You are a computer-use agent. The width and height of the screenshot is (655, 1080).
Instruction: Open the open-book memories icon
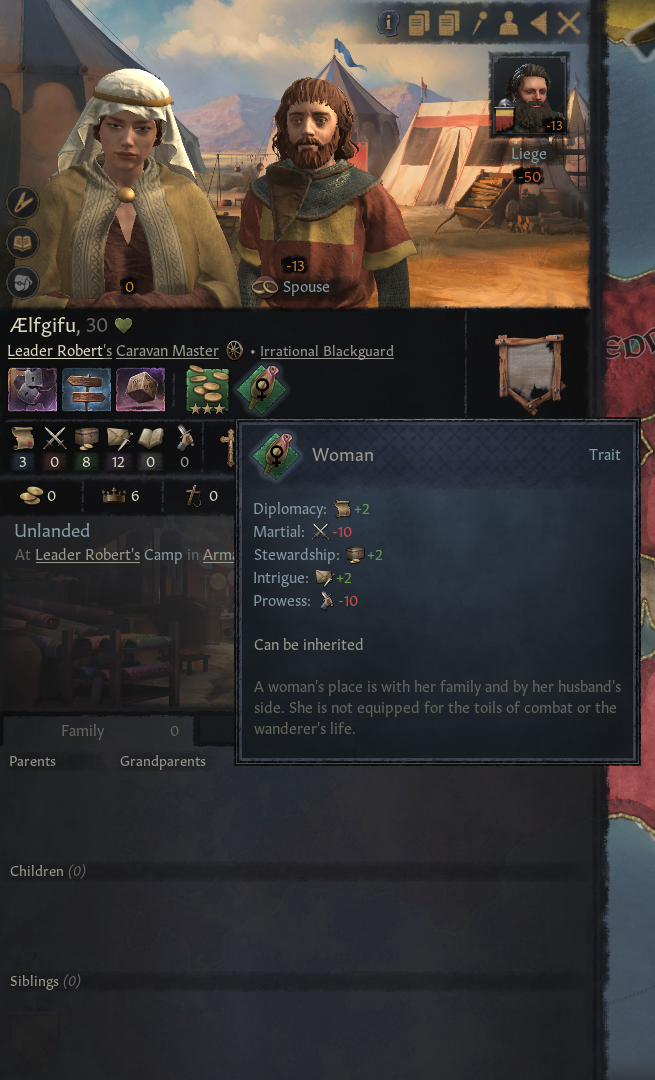[22, 242]
